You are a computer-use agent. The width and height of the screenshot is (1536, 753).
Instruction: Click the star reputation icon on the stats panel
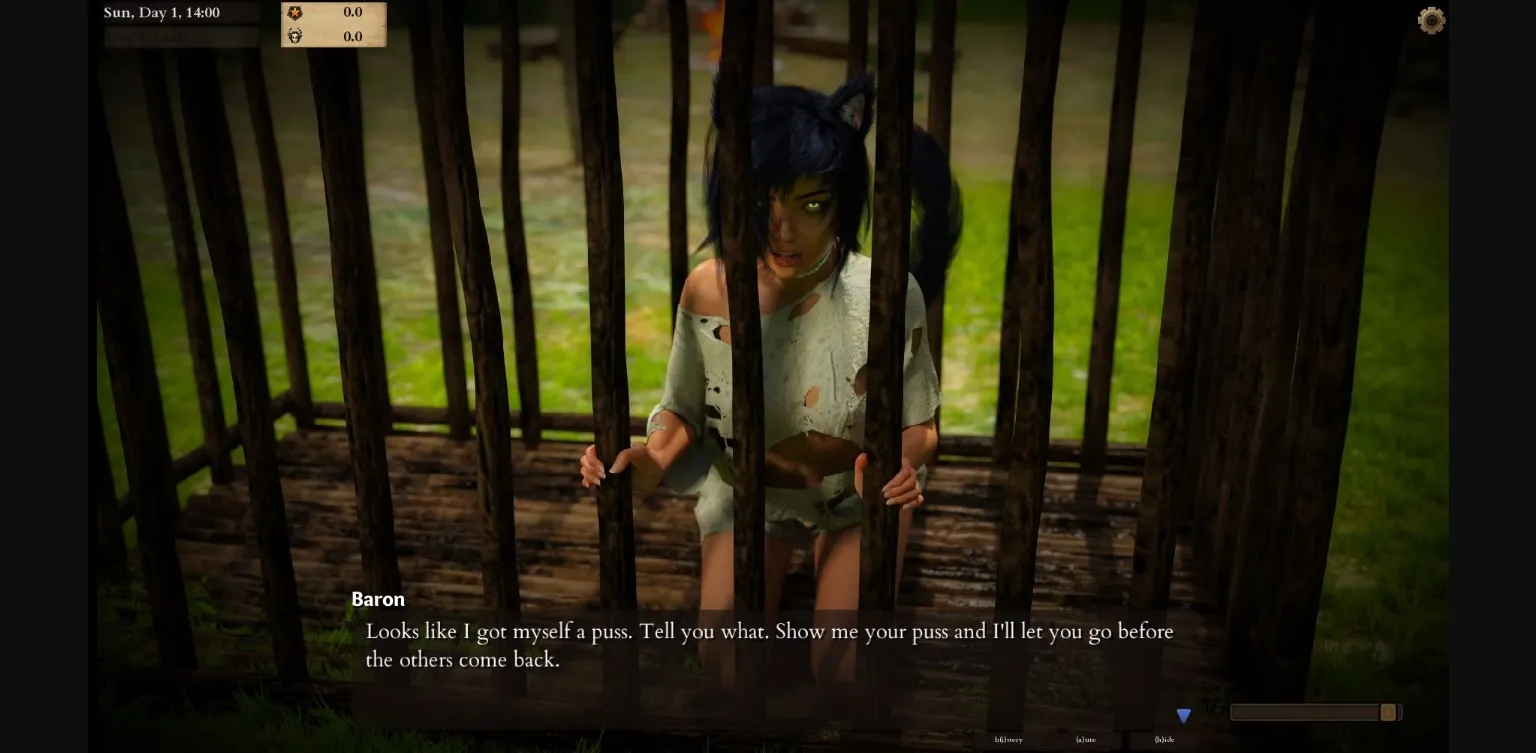click(x=296, y=13)
